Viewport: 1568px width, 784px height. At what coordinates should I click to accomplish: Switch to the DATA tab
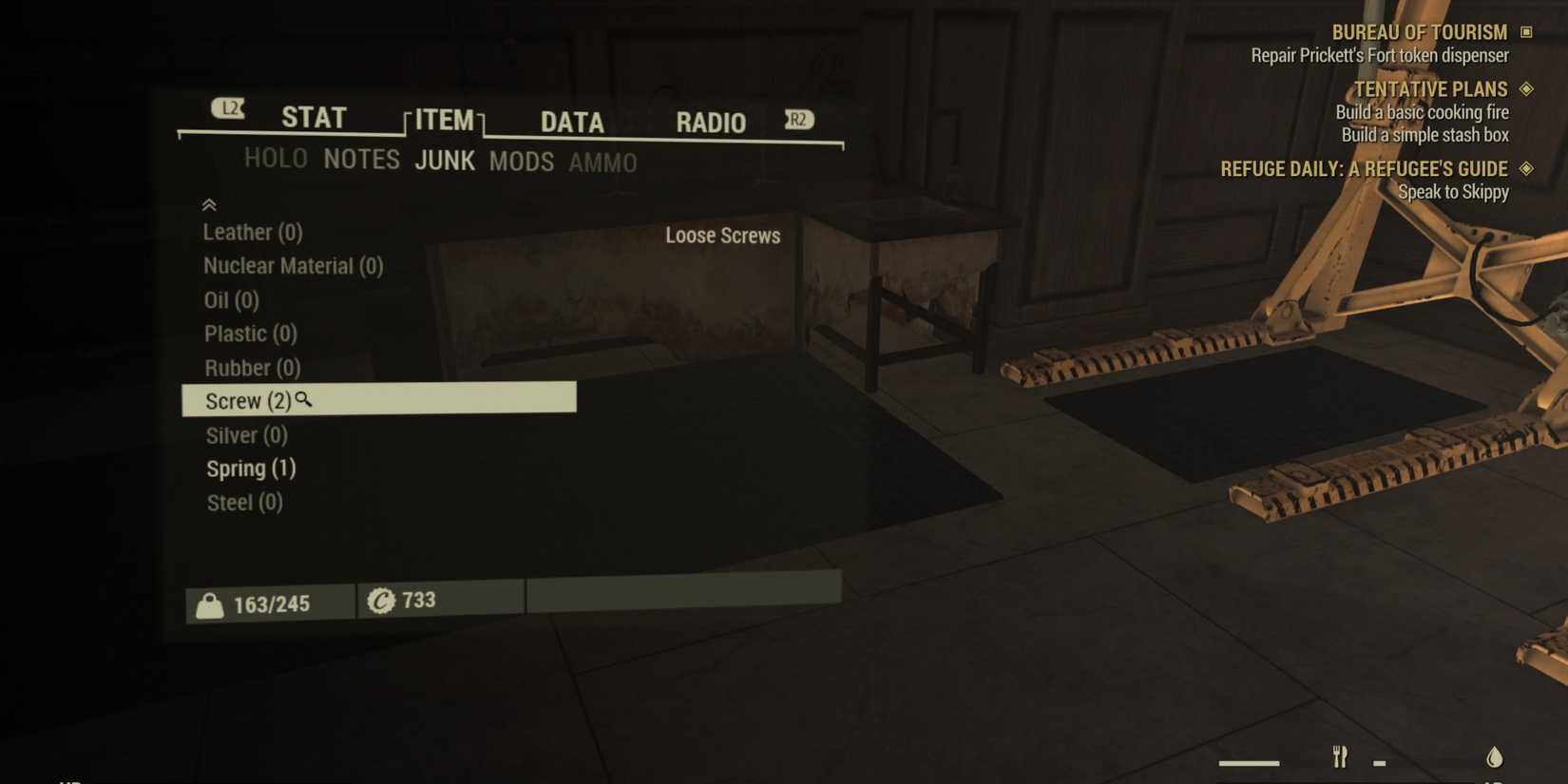(571, 123)
